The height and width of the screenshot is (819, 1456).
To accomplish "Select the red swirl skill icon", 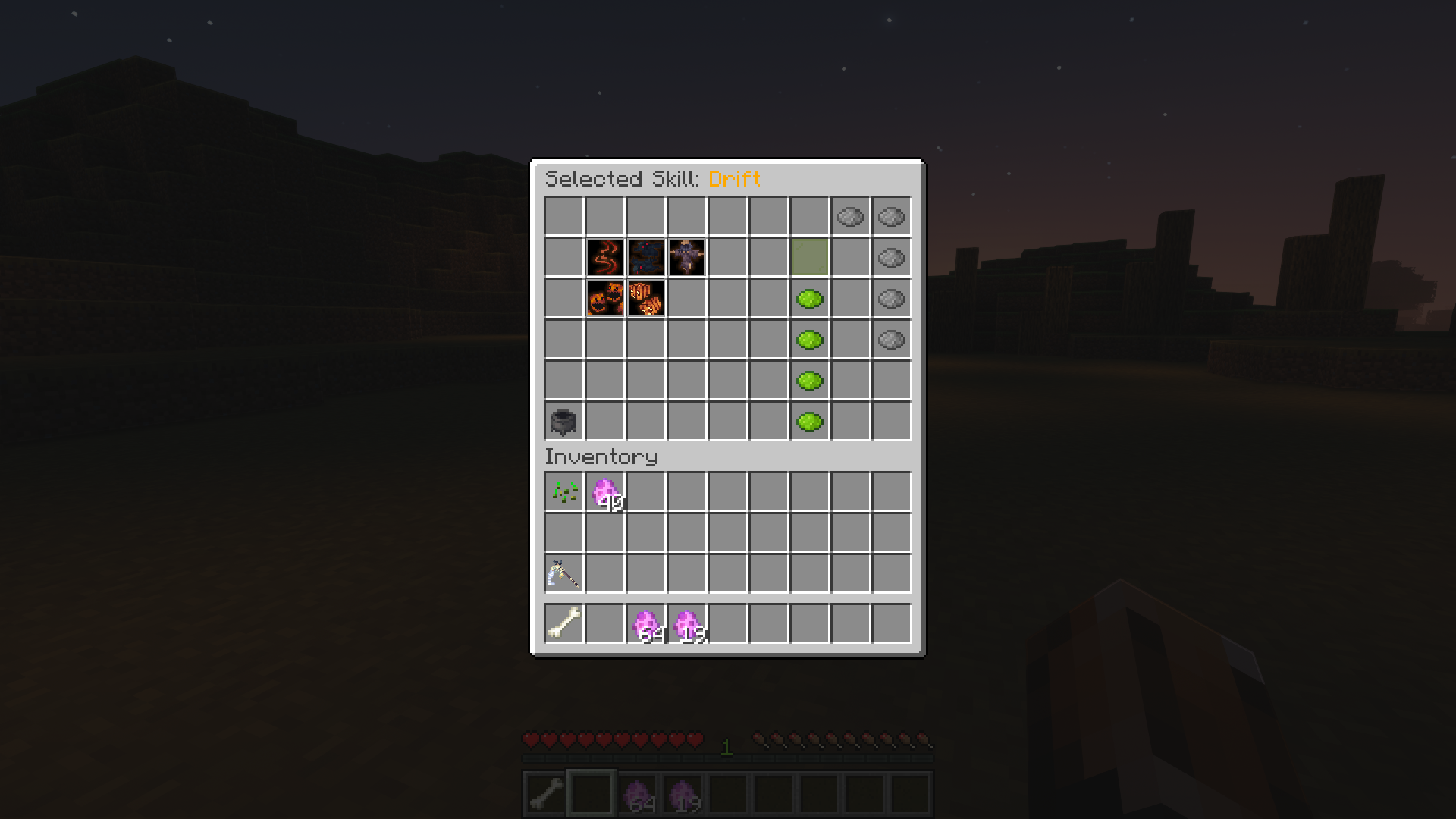I will (x=604, y=258).
